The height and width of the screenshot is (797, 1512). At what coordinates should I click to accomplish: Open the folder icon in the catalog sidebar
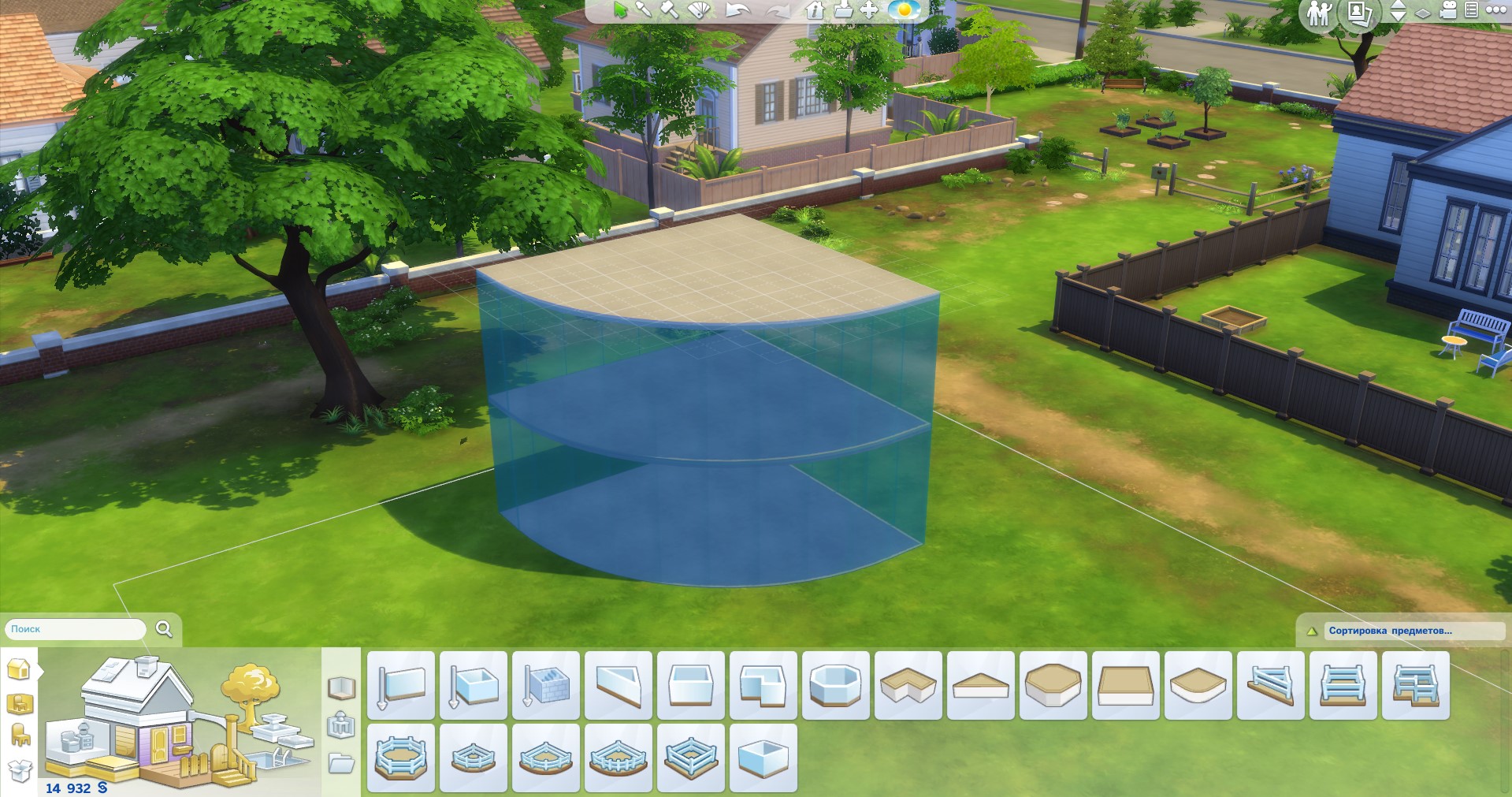pyautogui.click(x=341, y=763)
